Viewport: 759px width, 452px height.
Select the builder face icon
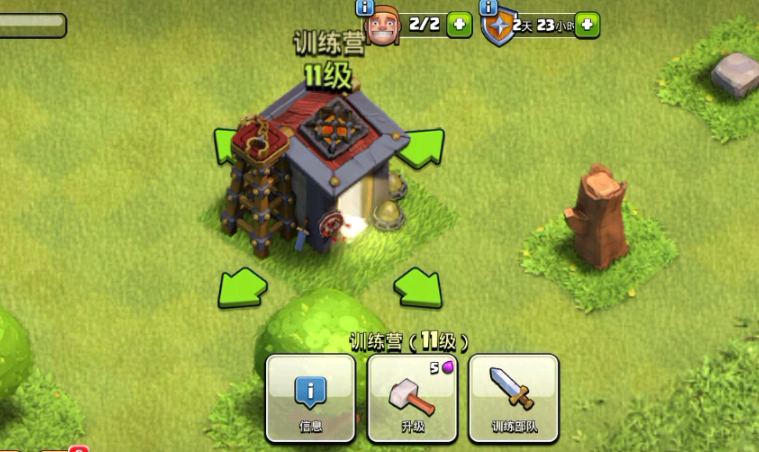click(x=384, y=28)
